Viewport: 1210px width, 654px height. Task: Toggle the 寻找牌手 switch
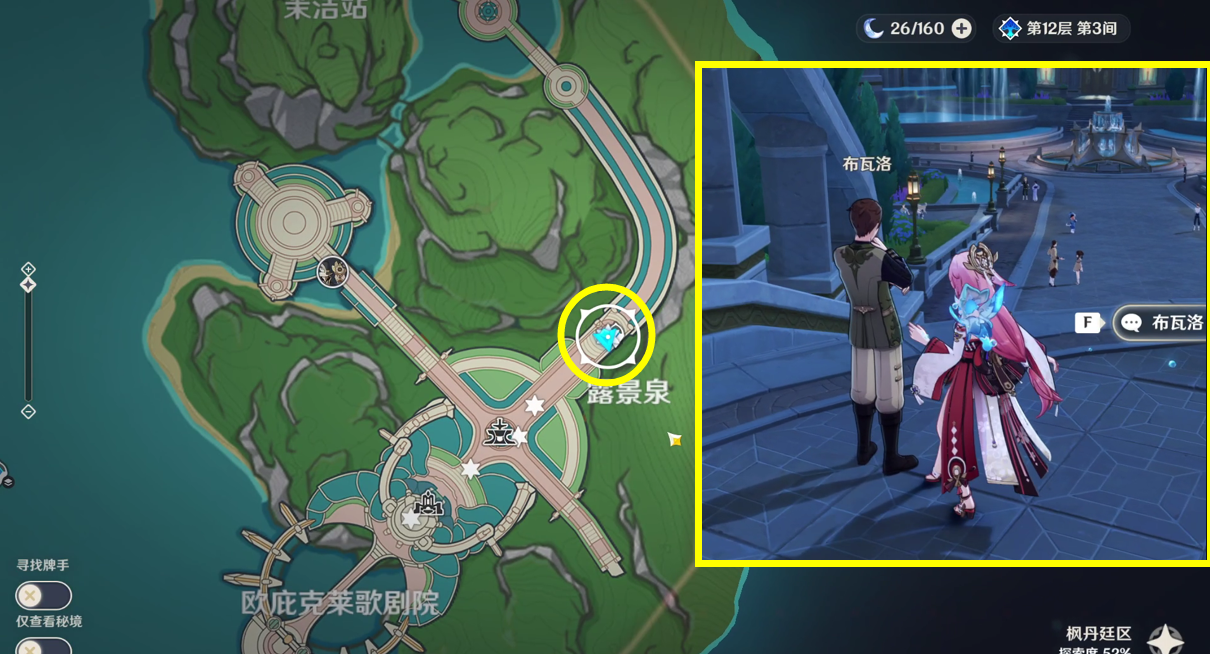pos(43,596)
